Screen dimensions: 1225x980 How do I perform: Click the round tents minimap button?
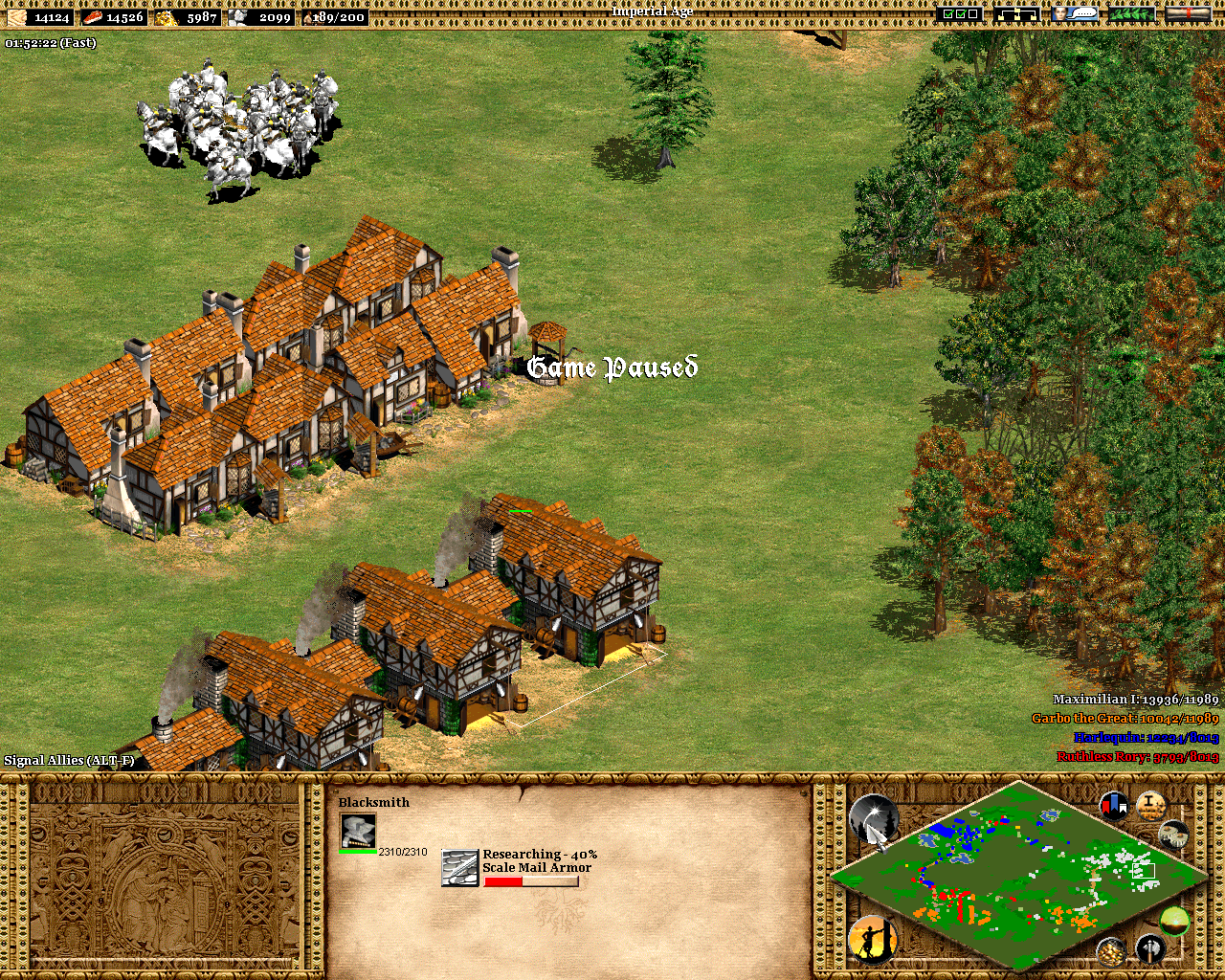(x=1174, y=835)
